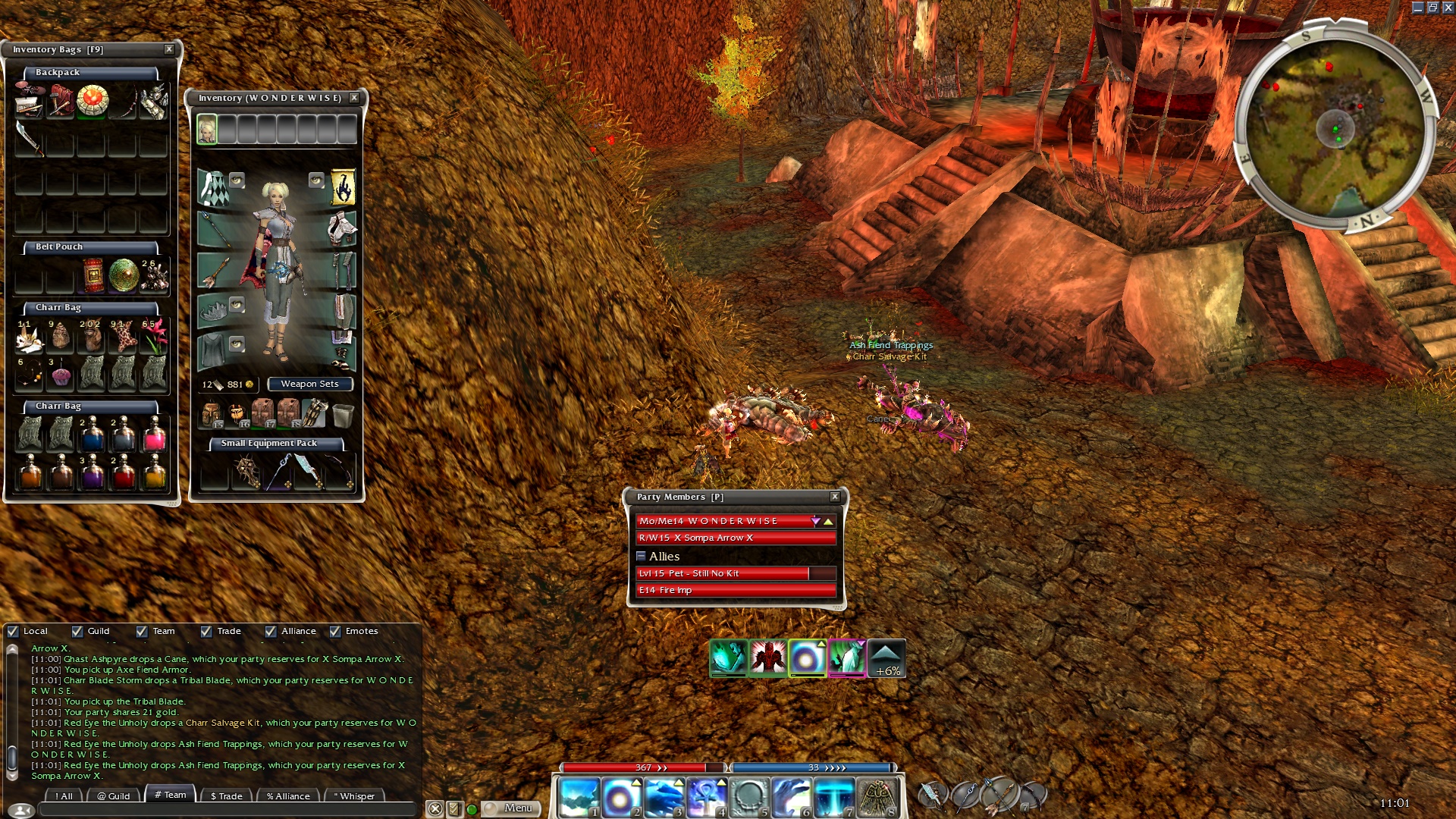Viewport: 1456px width, 819px height.
Task: Close the Party Members panel
Action: pos(835,497)
